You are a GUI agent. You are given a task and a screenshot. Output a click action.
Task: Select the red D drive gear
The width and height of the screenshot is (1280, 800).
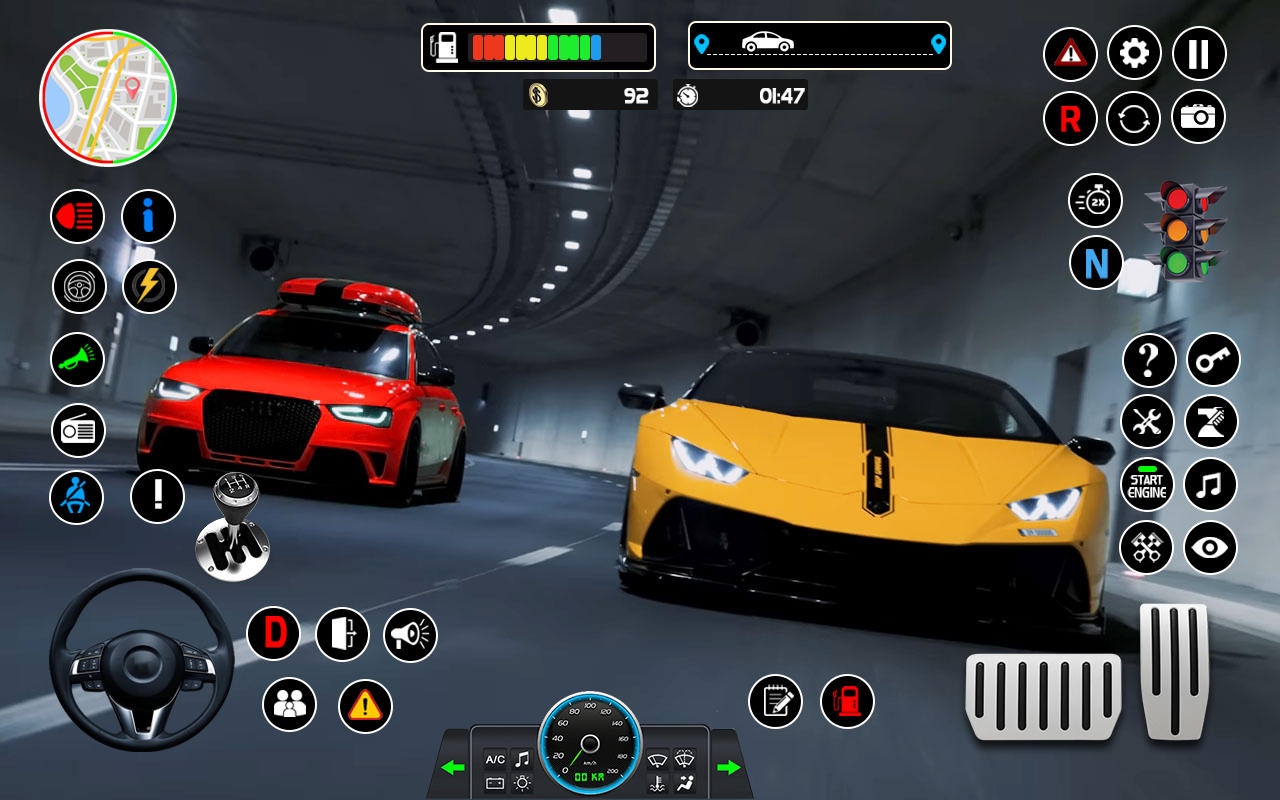[274, 634]
